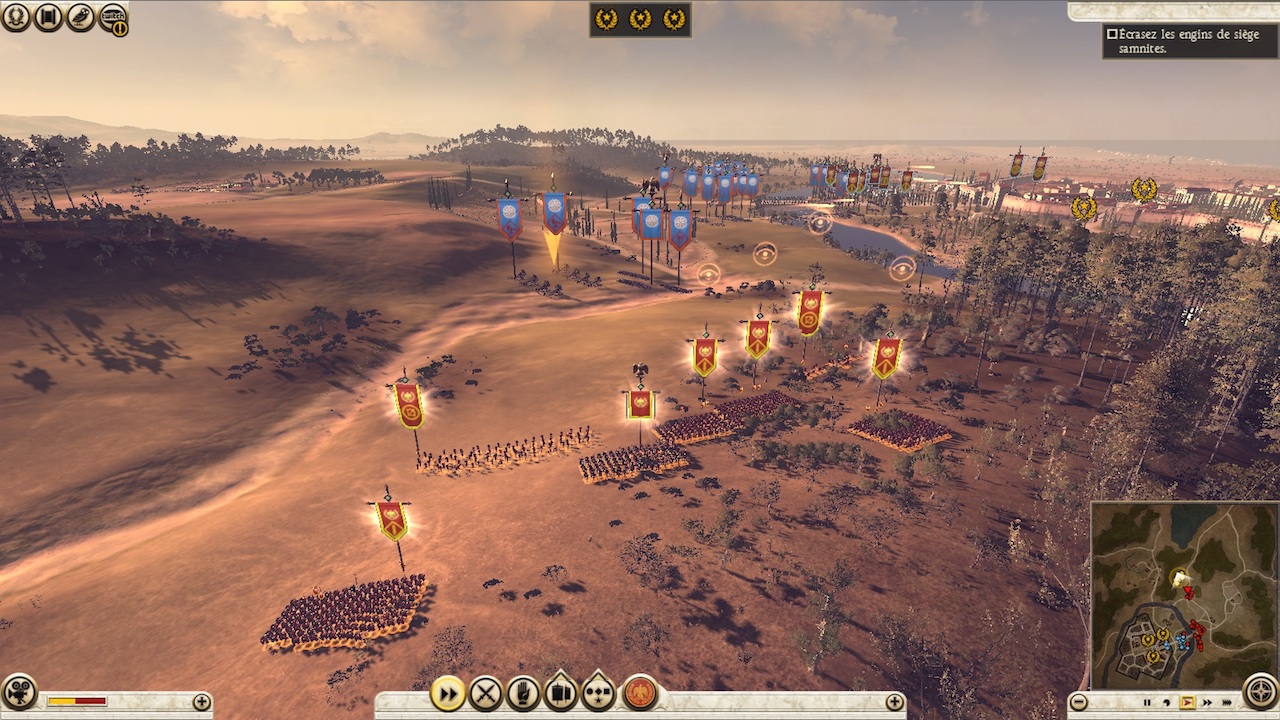This screenshot has width=1280, height=720.
Task: Activate the crossed swords melee button
Action: click(486, 692)
